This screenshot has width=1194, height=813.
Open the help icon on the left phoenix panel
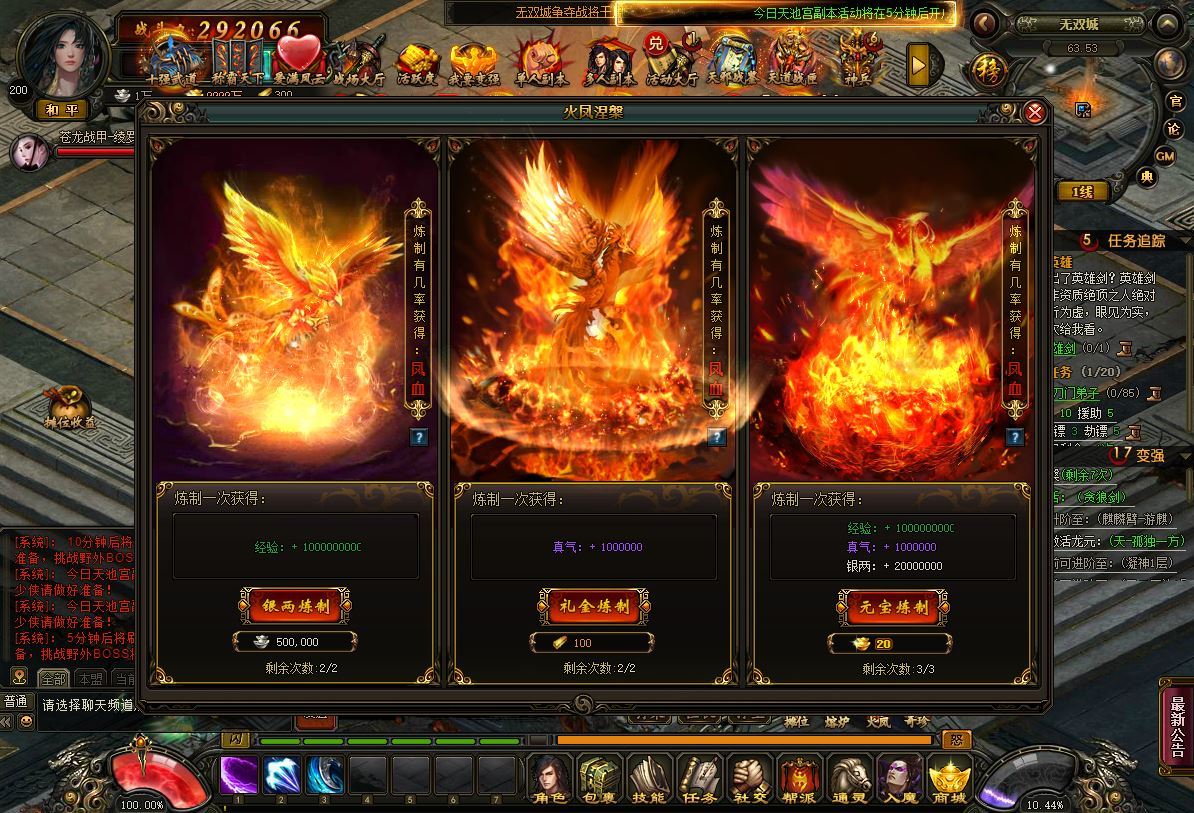(x=418, y=437)
